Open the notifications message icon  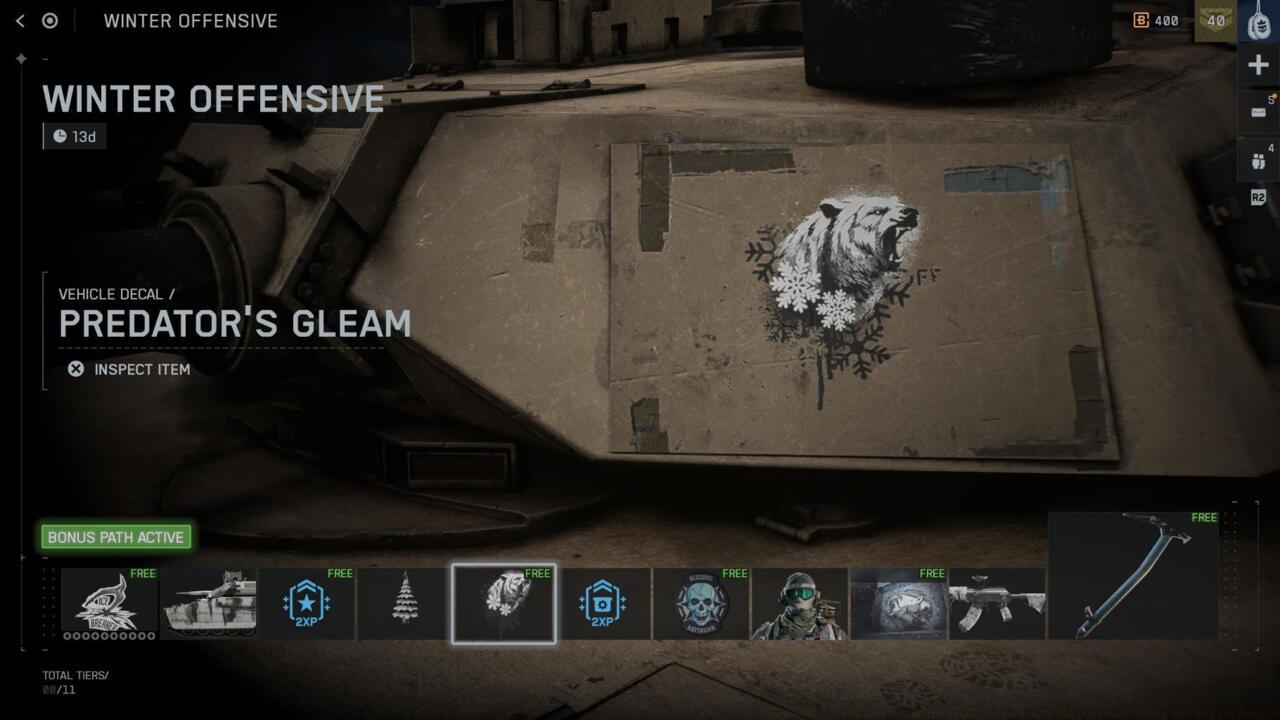1258,112
